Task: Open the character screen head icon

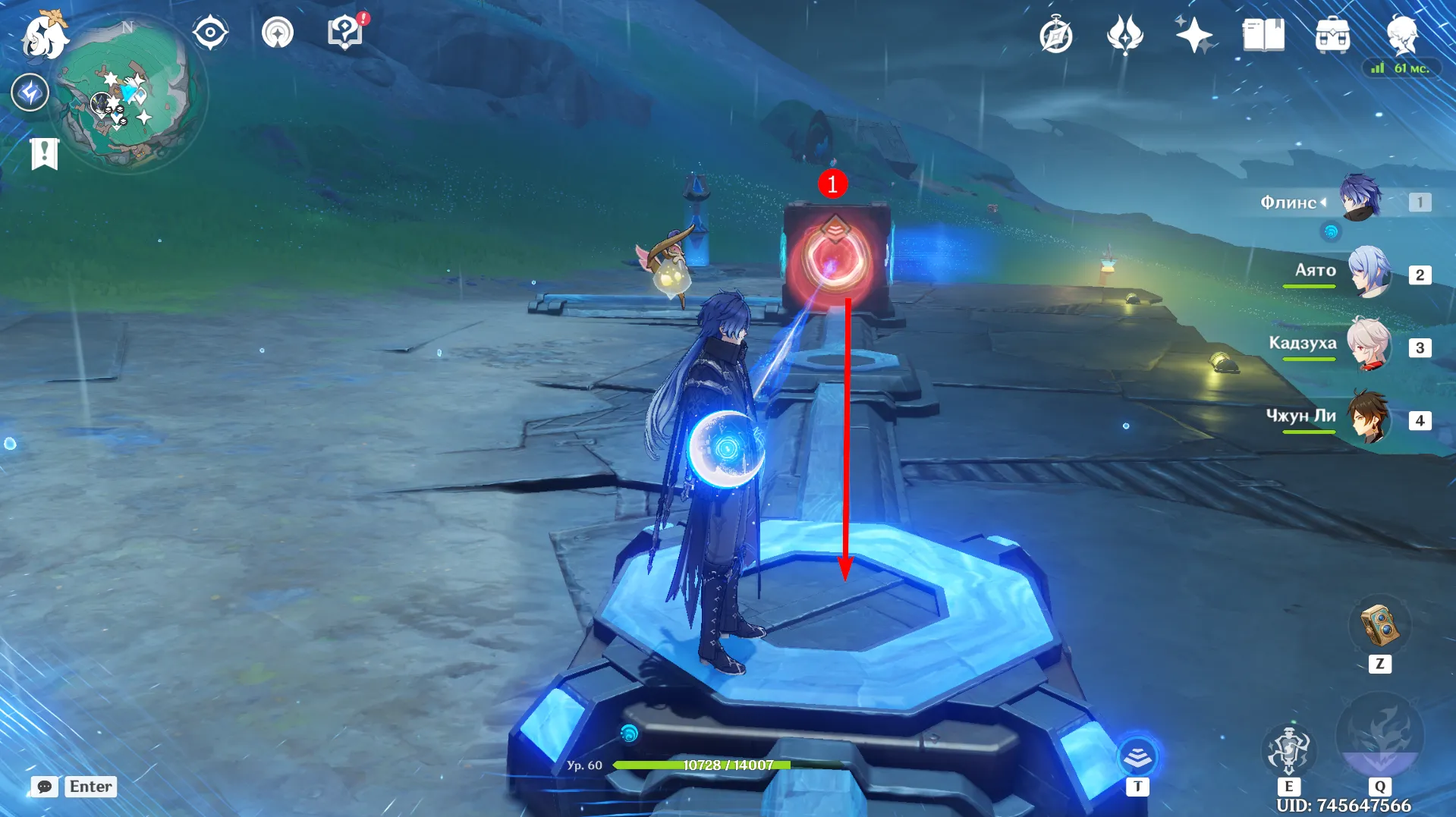Action: [x=1402, y=34]
